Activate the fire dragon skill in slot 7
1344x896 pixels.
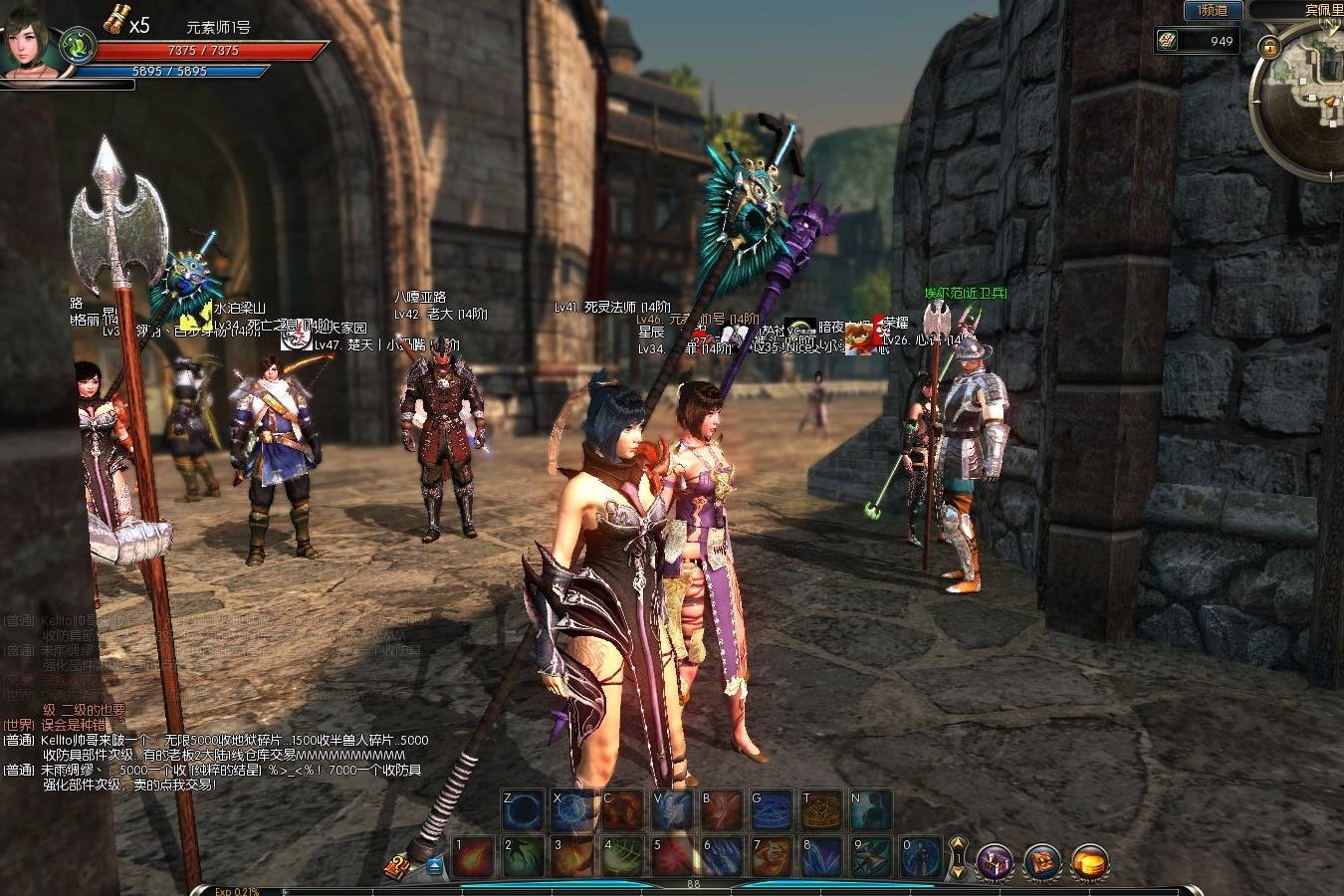click(x=772, y=856)
